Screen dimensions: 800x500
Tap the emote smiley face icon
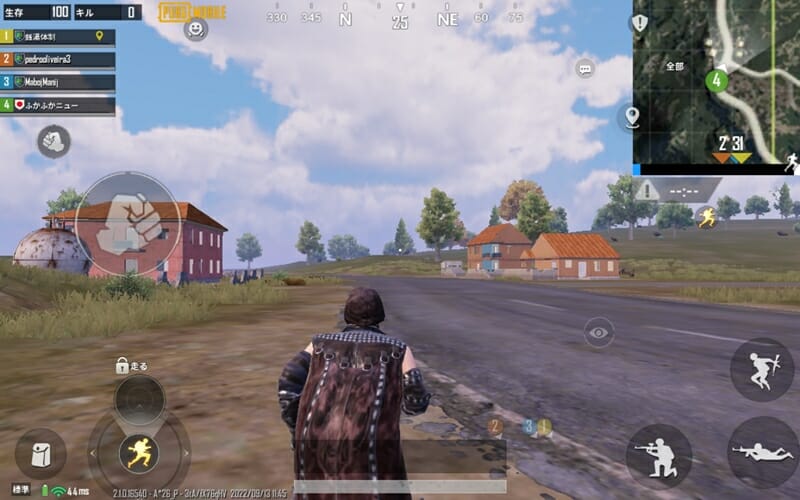[x=196, y=29]
